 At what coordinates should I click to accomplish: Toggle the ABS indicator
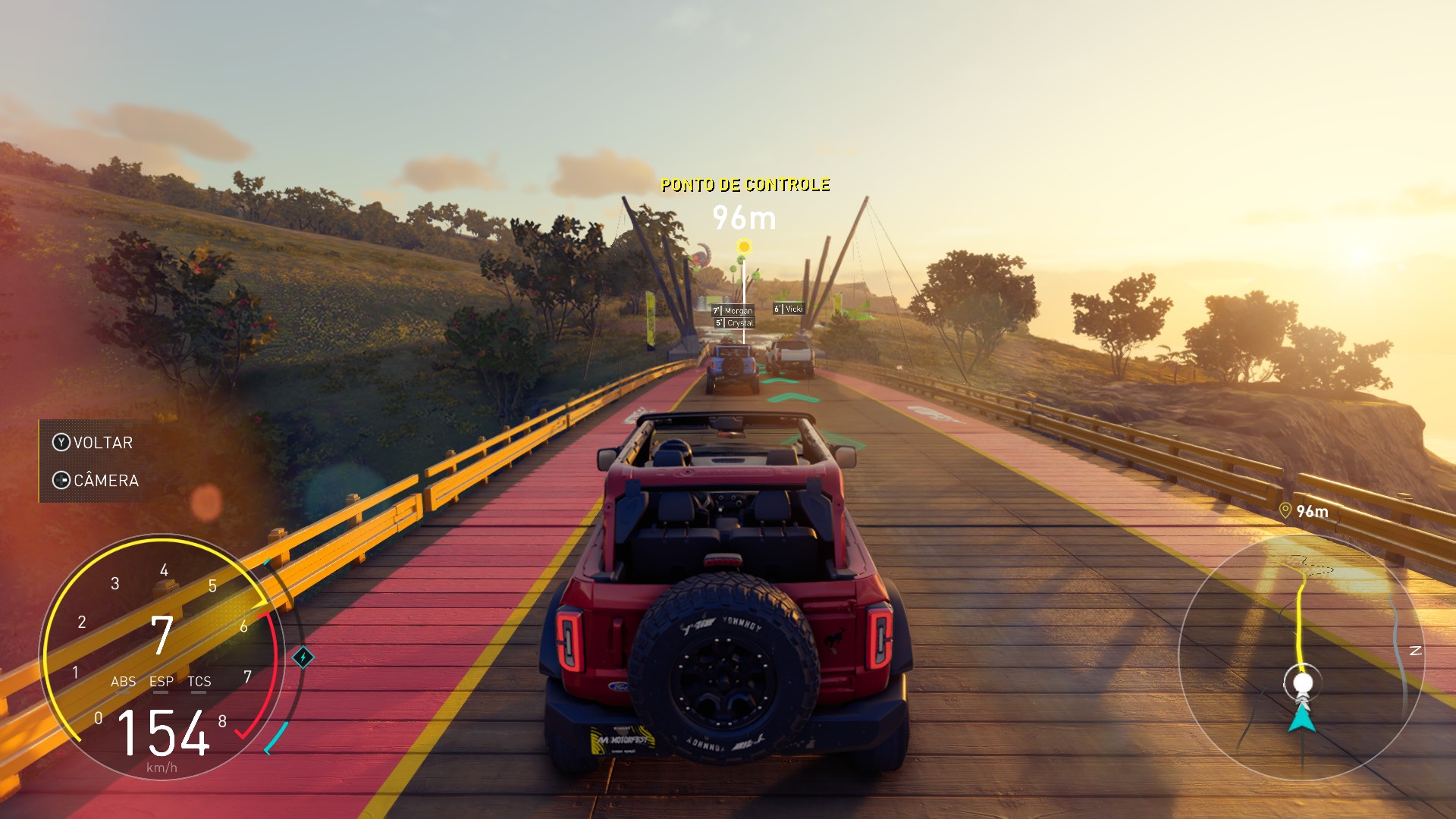[123, 682]
